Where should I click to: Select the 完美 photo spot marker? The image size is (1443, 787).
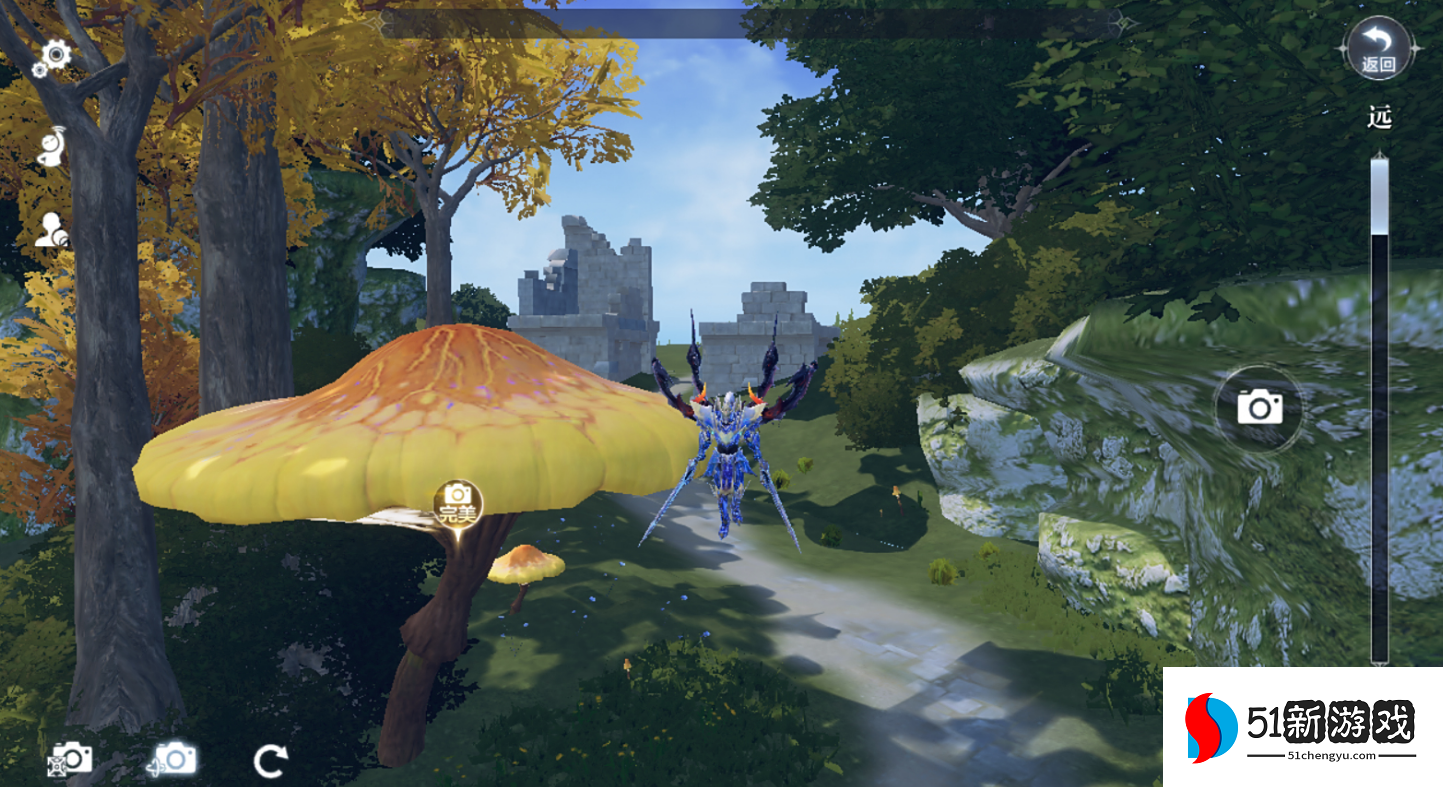click(x=458, y=504)
